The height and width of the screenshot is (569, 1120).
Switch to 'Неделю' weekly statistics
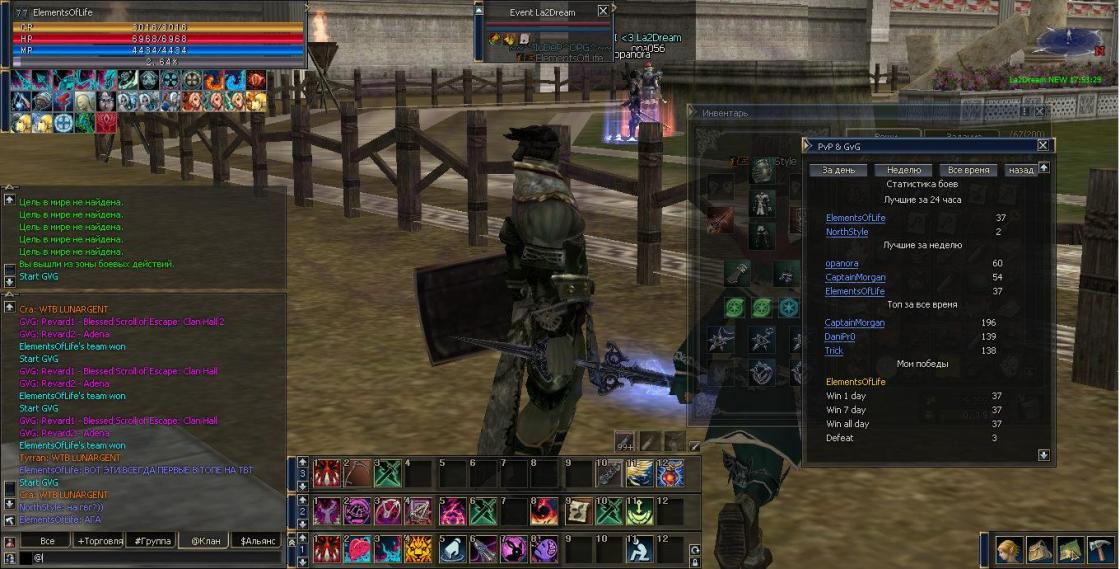tap(903, 170)
